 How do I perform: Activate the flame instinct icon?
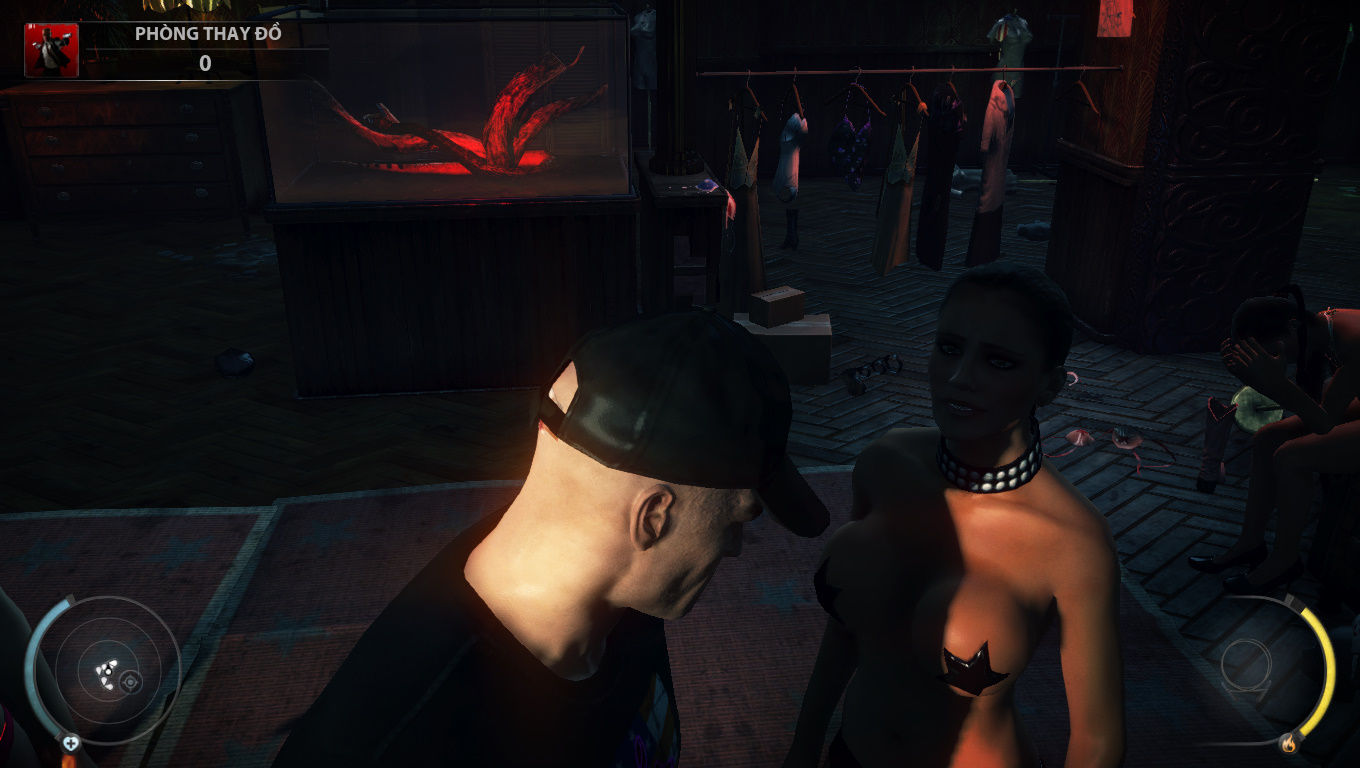tap(1288, 743)
